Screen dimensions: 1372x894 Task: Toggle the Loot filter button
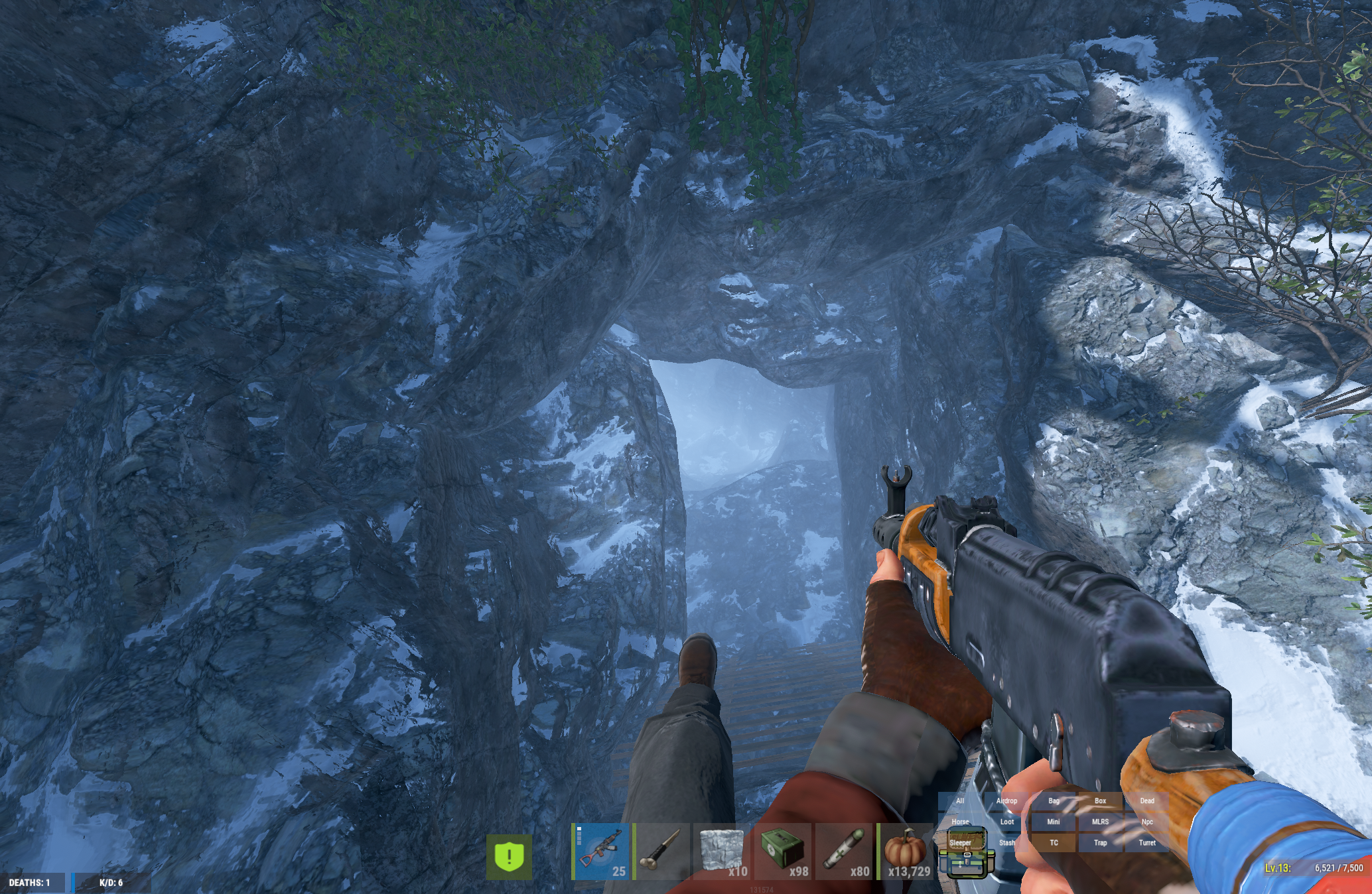[1006, 822]
